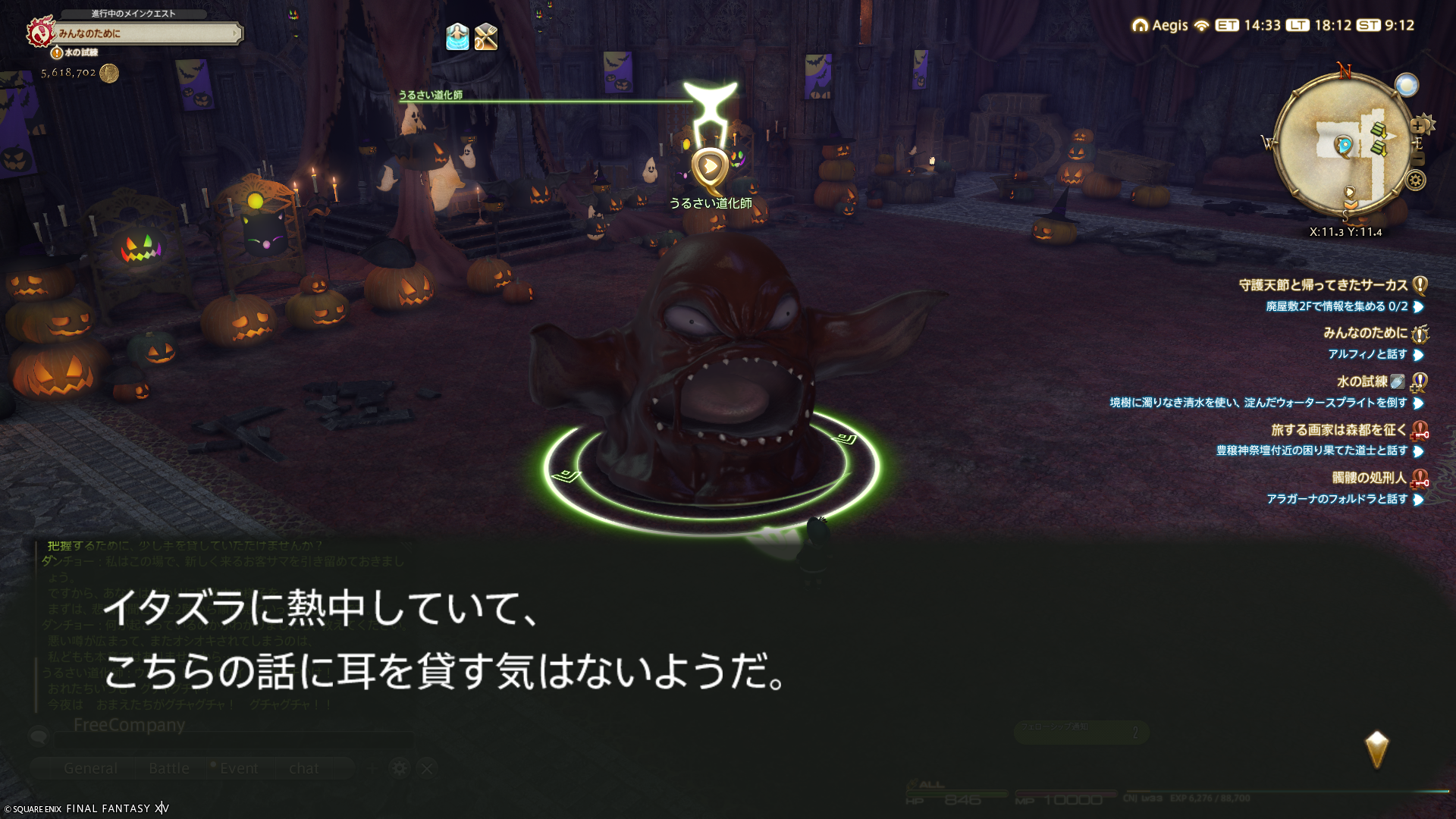The width and height of the screenshot is (1456, 819).
Task: Select the 水の試練 quest in the tracker
Action: [1361, 381]
